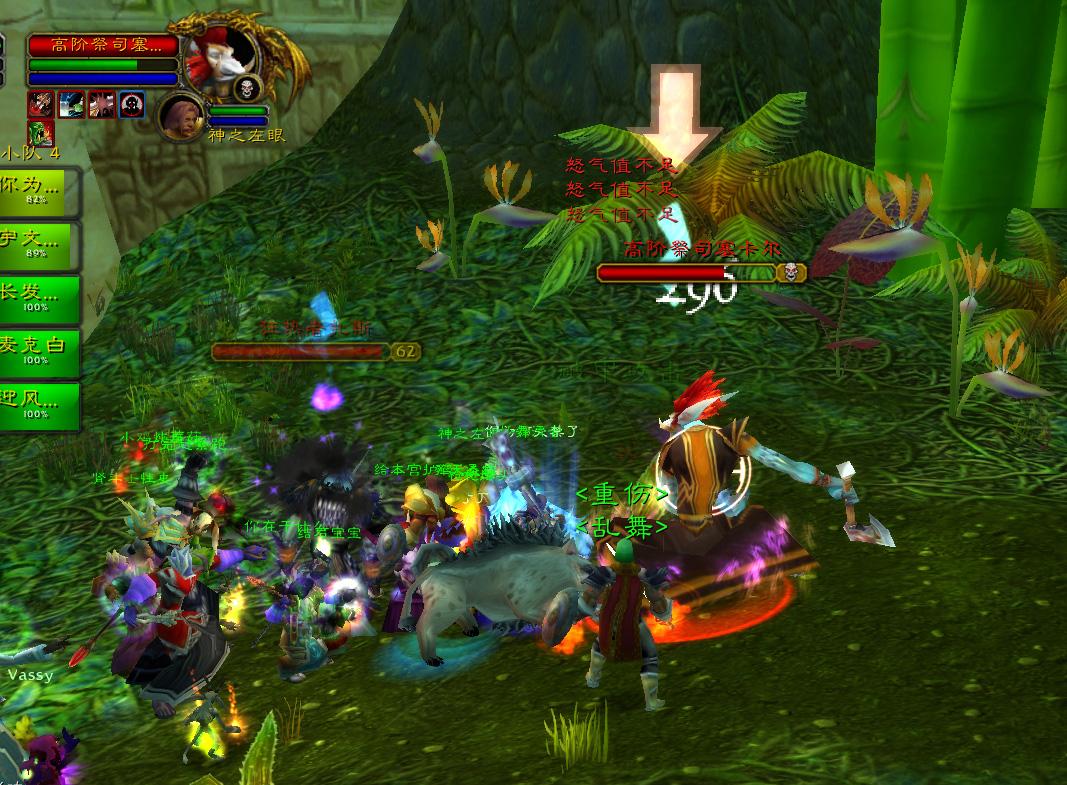Select raid member 迎风...
Image resolution: width=1067 pixels, height=785 pixels.
tap(40, 406)
